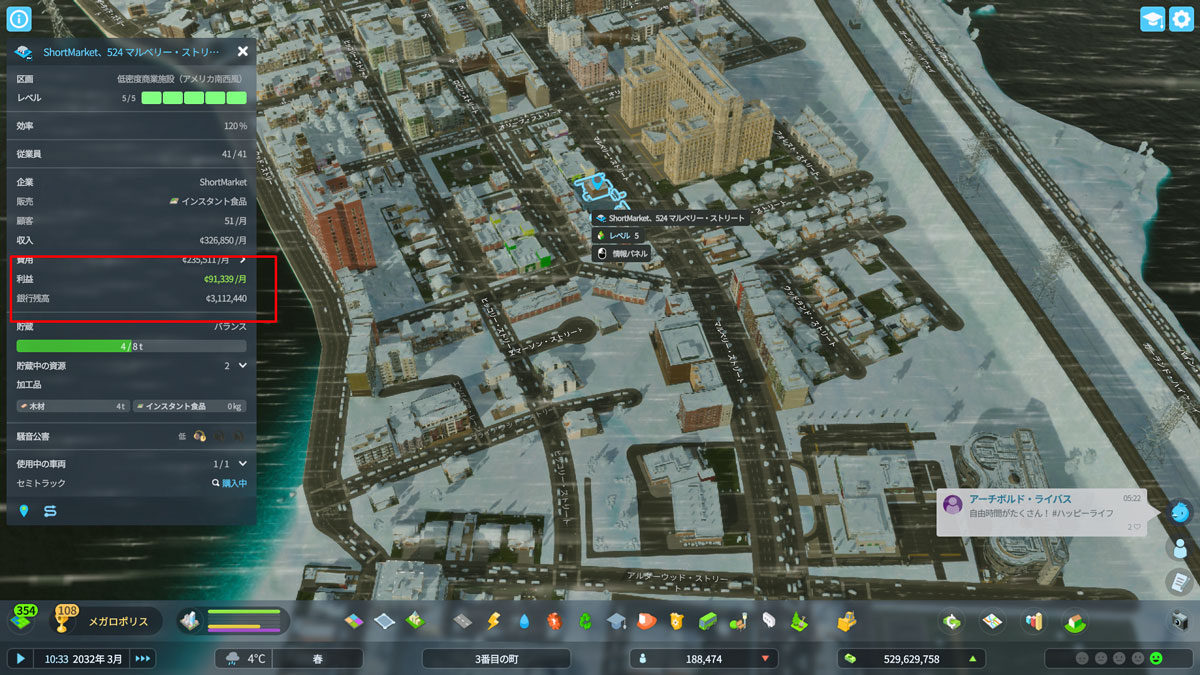Toggle the play/pause simulation button
This screenshot has width=1200, height=675.
click(20, 658)
